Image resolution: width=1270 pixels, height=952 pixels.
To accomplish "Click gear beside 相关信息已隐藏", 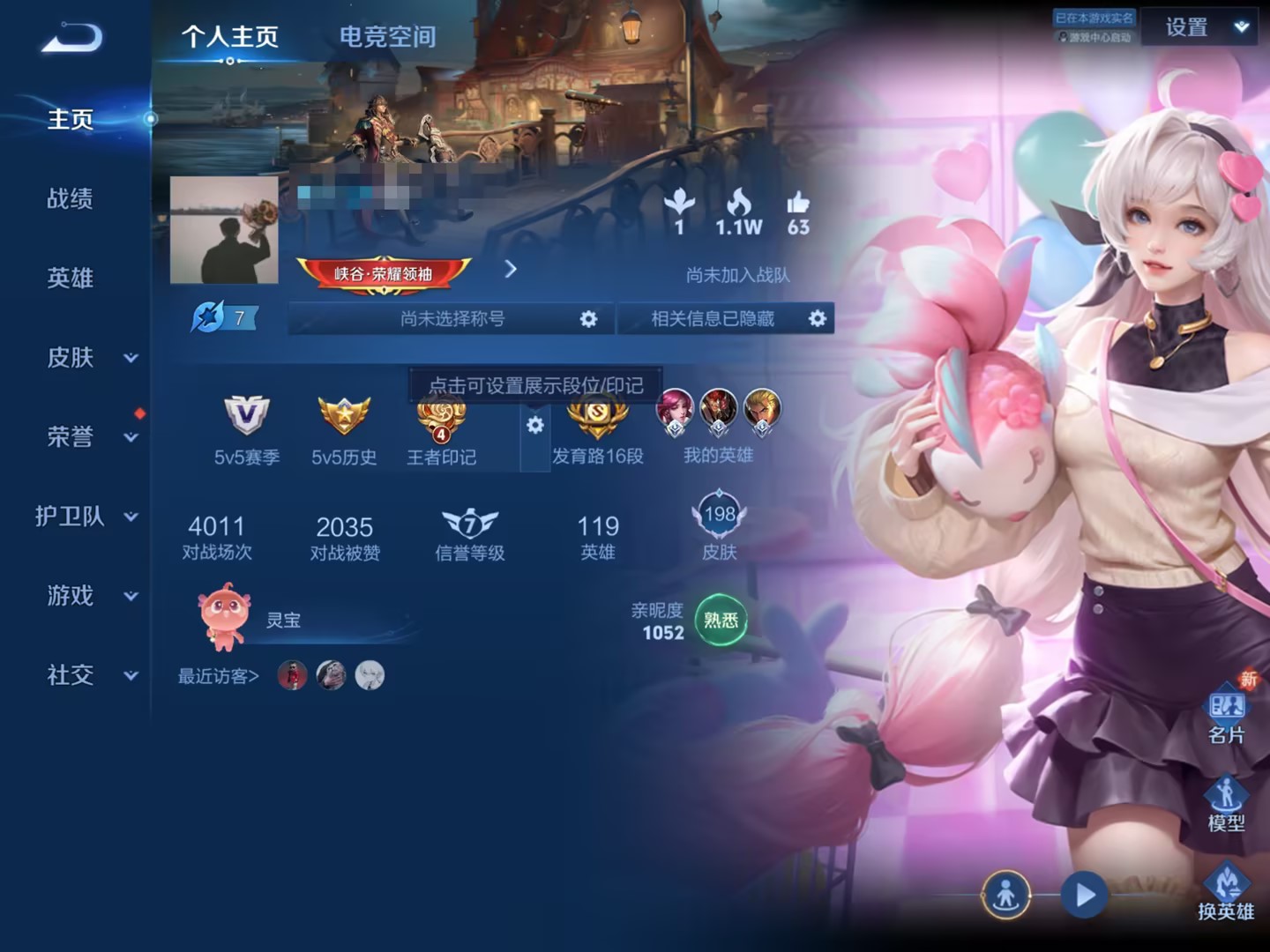I will pyautogui.click(x=816, y=319).
